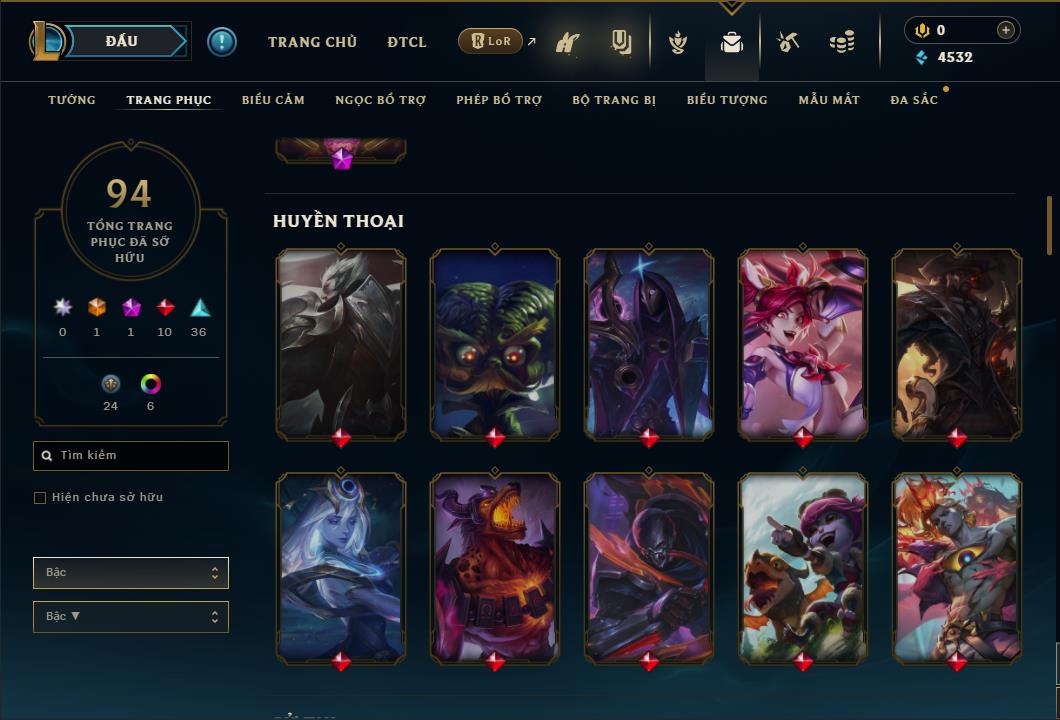This screenshot has height=720, width=1060.
Task: Switch to the TƯỚNG tab
Action: [x=72, y=100]
